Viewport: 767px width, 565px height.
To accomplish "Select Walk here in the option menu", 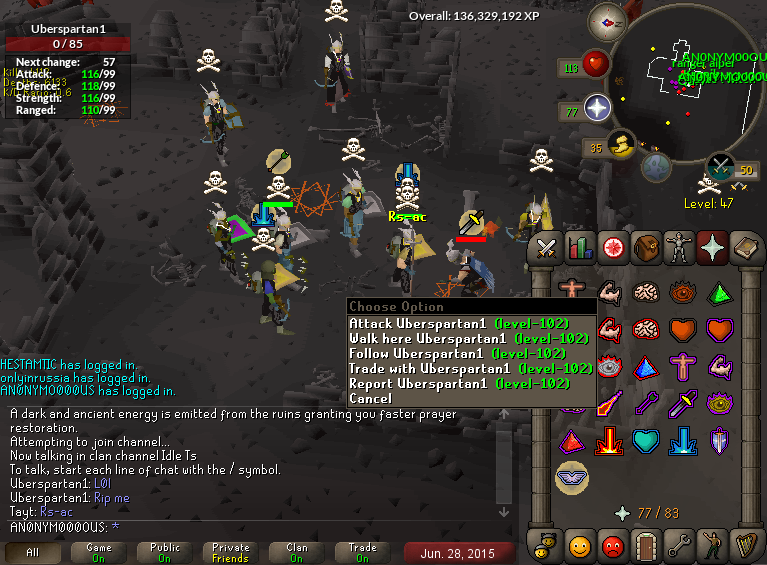I will tap(468, 339).
